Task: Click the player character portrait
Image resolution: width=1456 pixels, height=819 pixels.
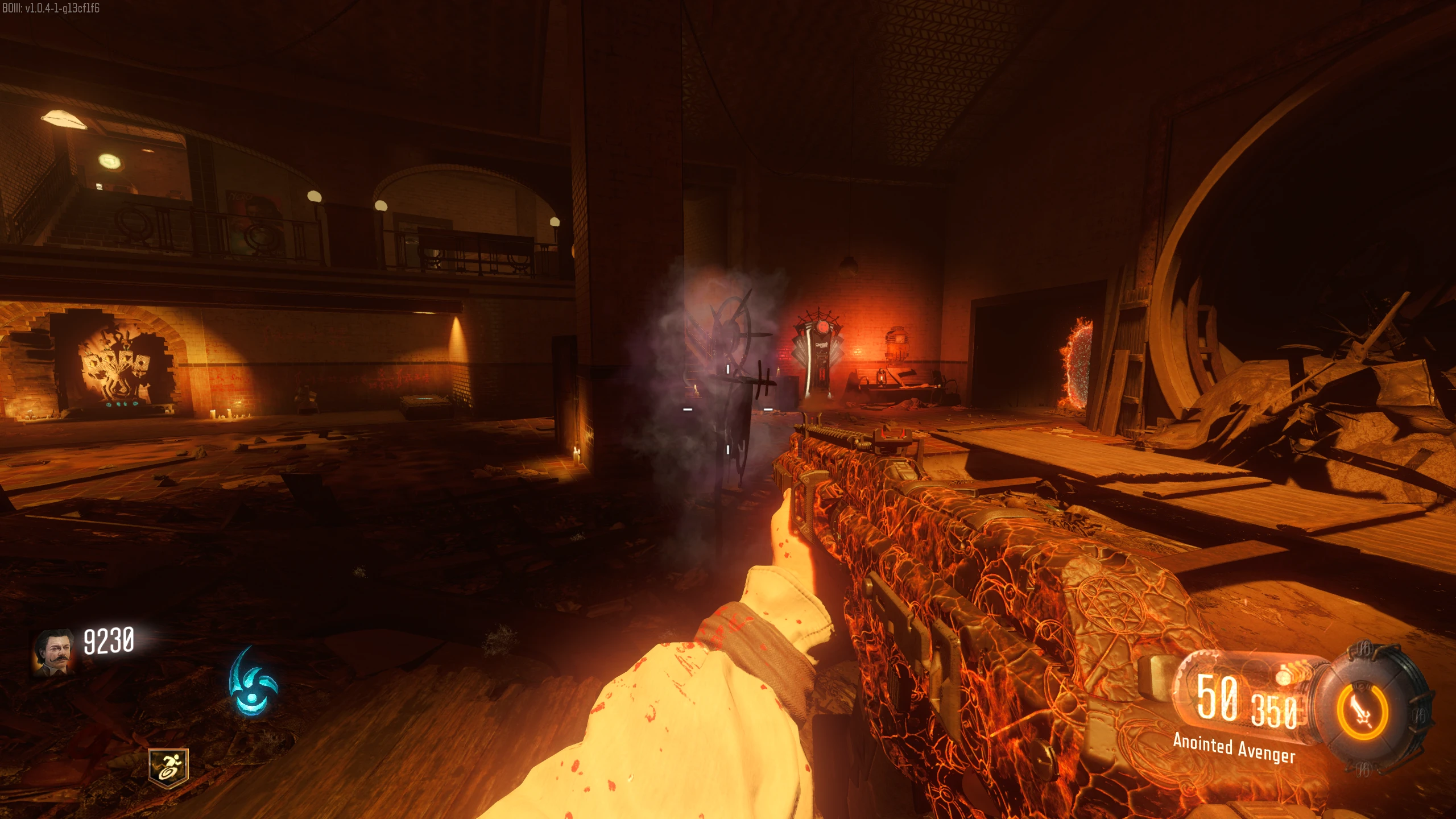Action: click(x=53, y=653)
